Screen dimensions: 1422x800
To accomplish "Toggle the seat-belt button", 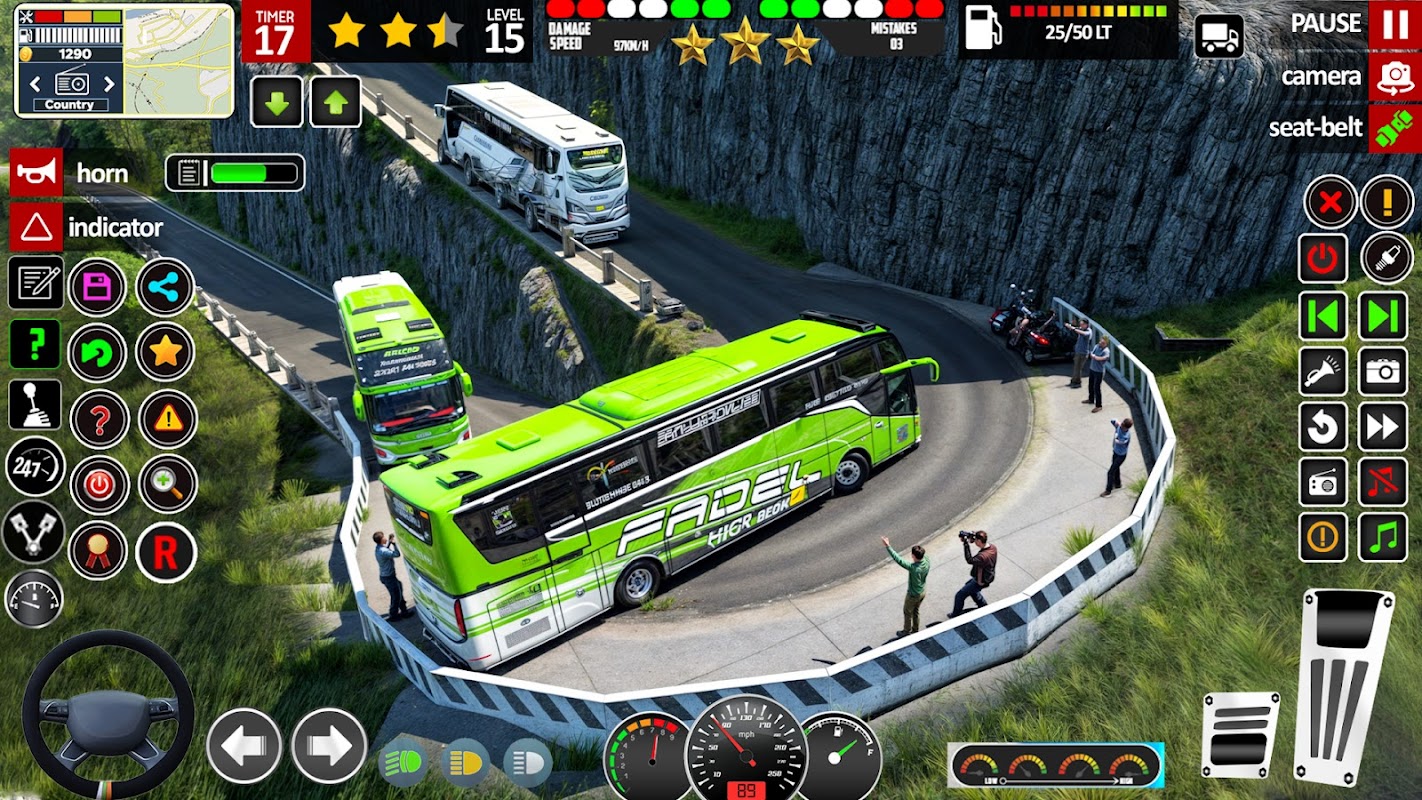I will [1395, 129].
